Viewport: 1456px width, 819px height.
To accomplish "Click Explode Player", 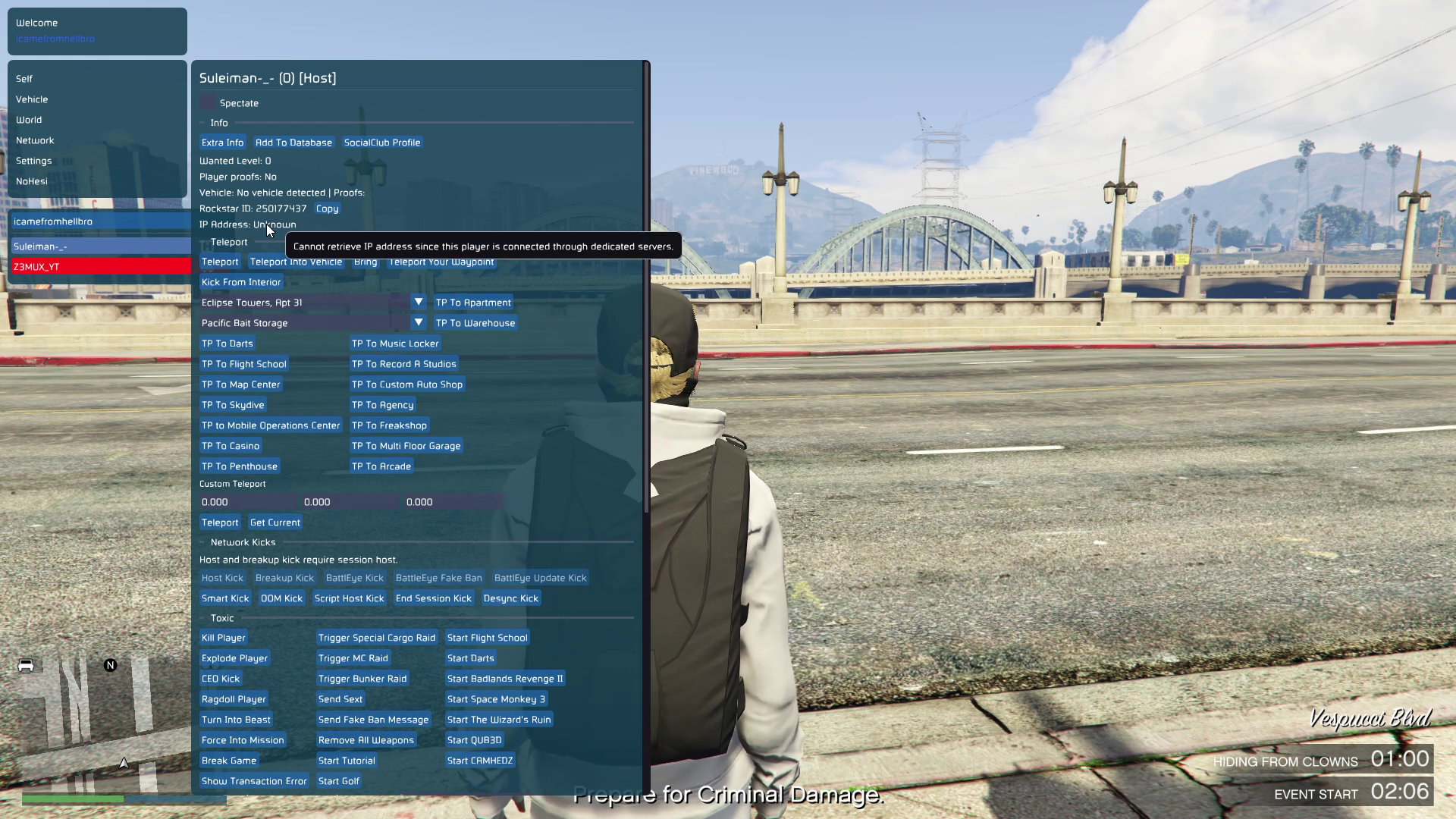I will click(234, 658).
